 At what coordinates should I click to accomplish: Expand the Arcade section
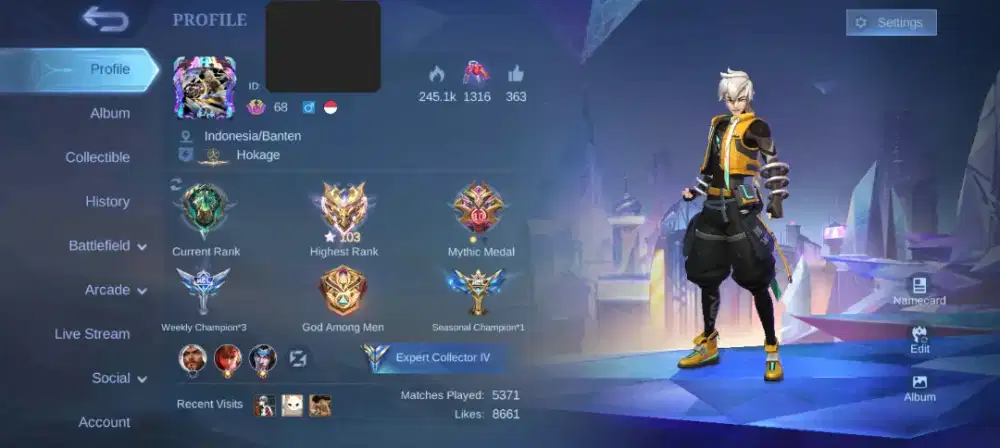(115, 290)
